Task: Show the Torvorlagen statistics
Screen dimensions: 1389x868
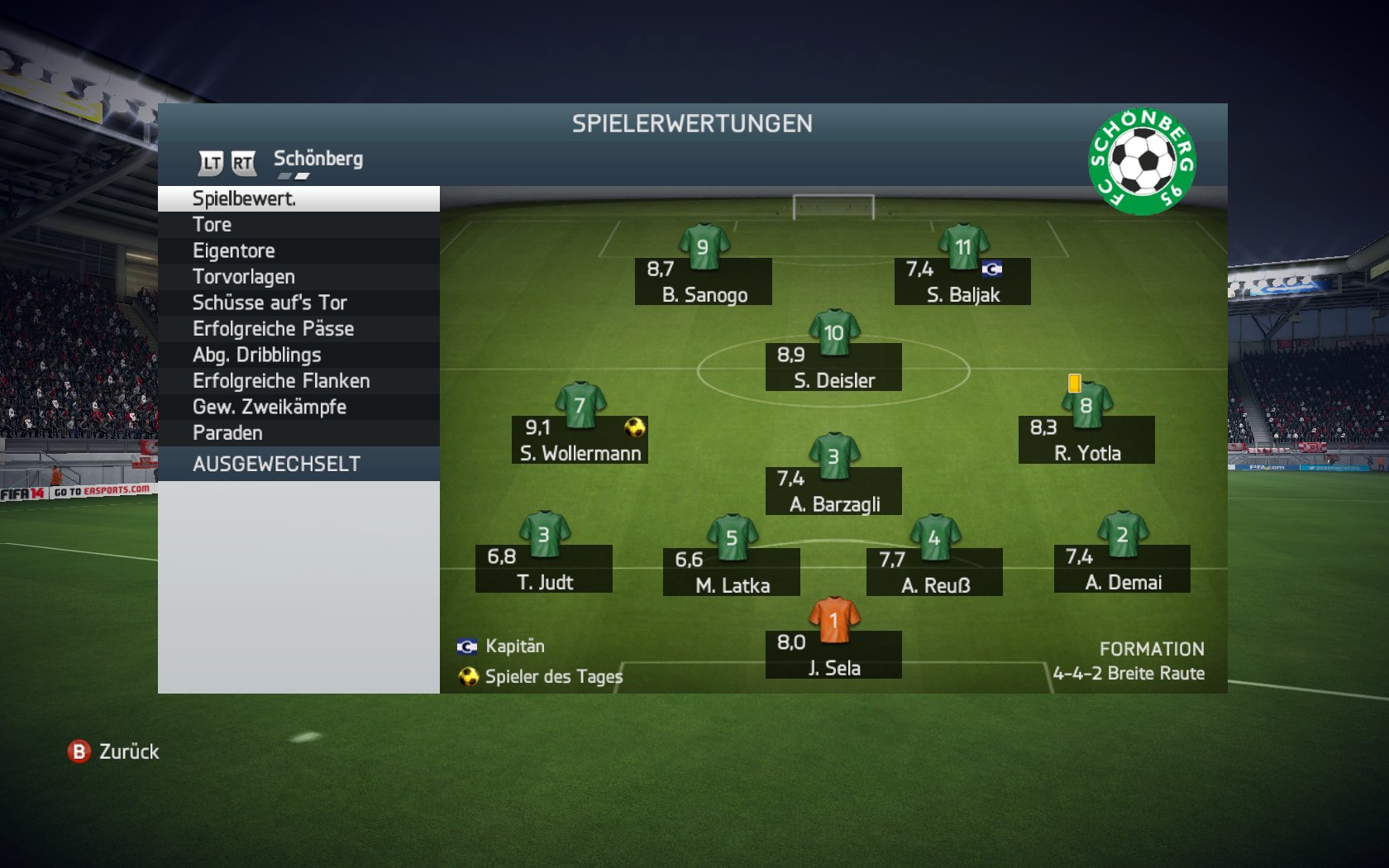Action: (x=298, y=277)
